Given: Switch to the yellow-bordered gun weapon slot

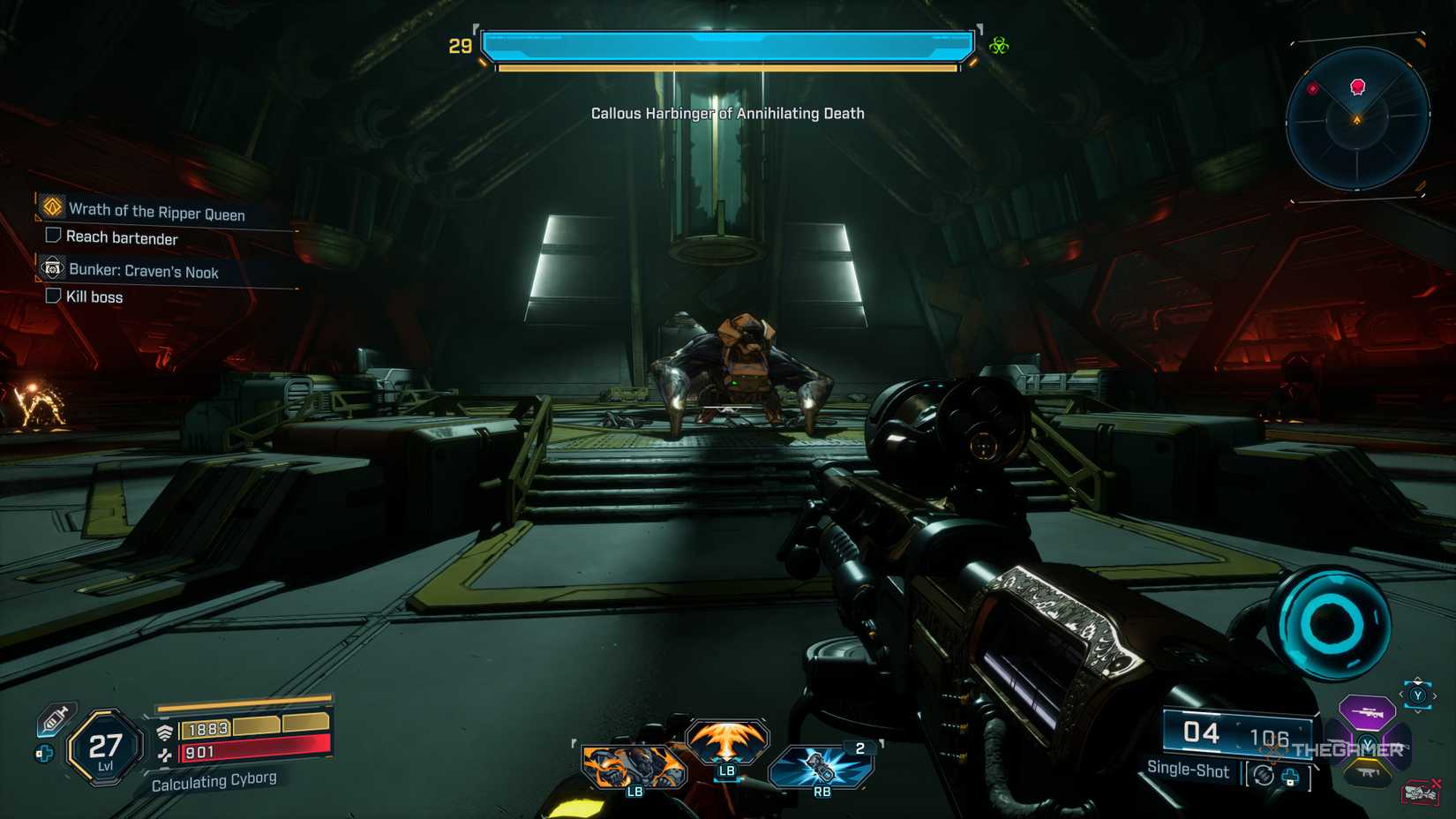Looking at the screenshot, I should click(1368, 772).
